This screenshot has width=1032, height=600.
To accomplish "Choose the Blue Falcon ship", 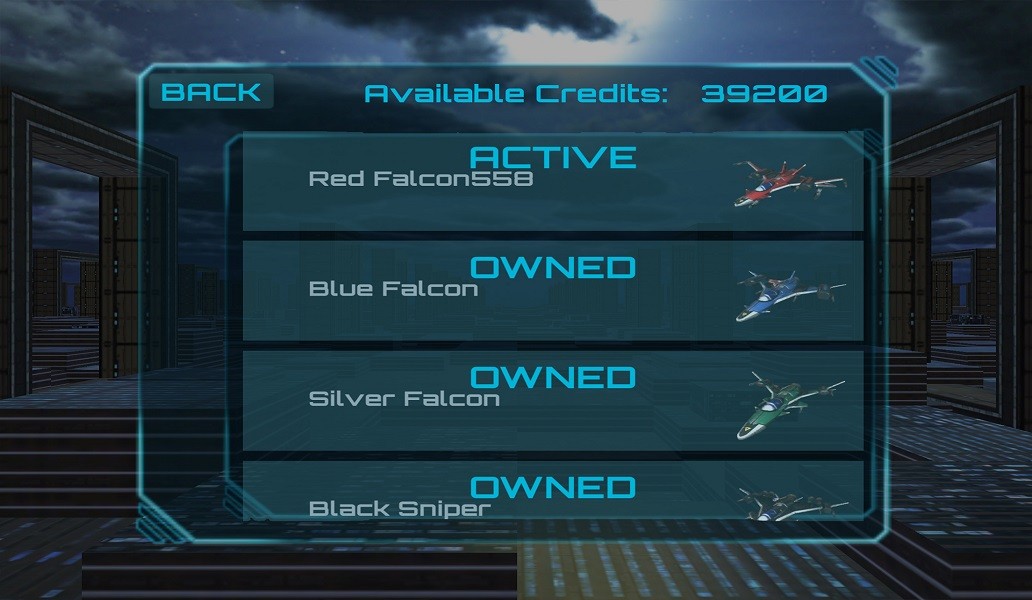I will pos(553,290).
